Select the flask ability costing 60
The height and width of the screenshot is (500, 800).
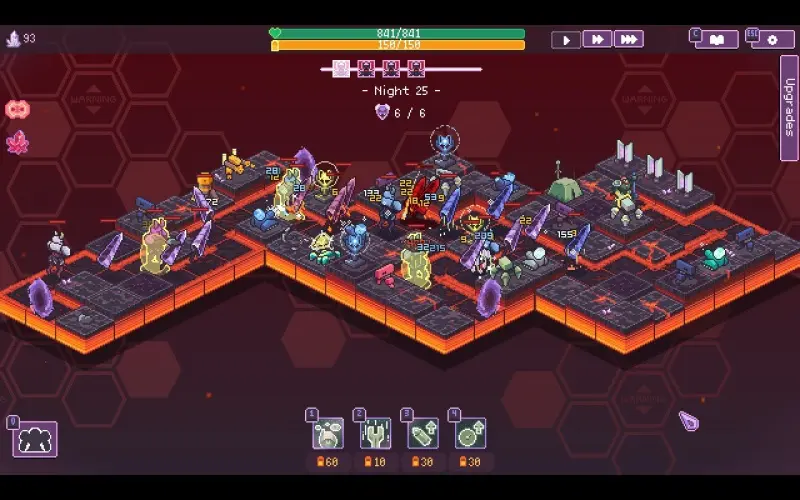(327, 433)
